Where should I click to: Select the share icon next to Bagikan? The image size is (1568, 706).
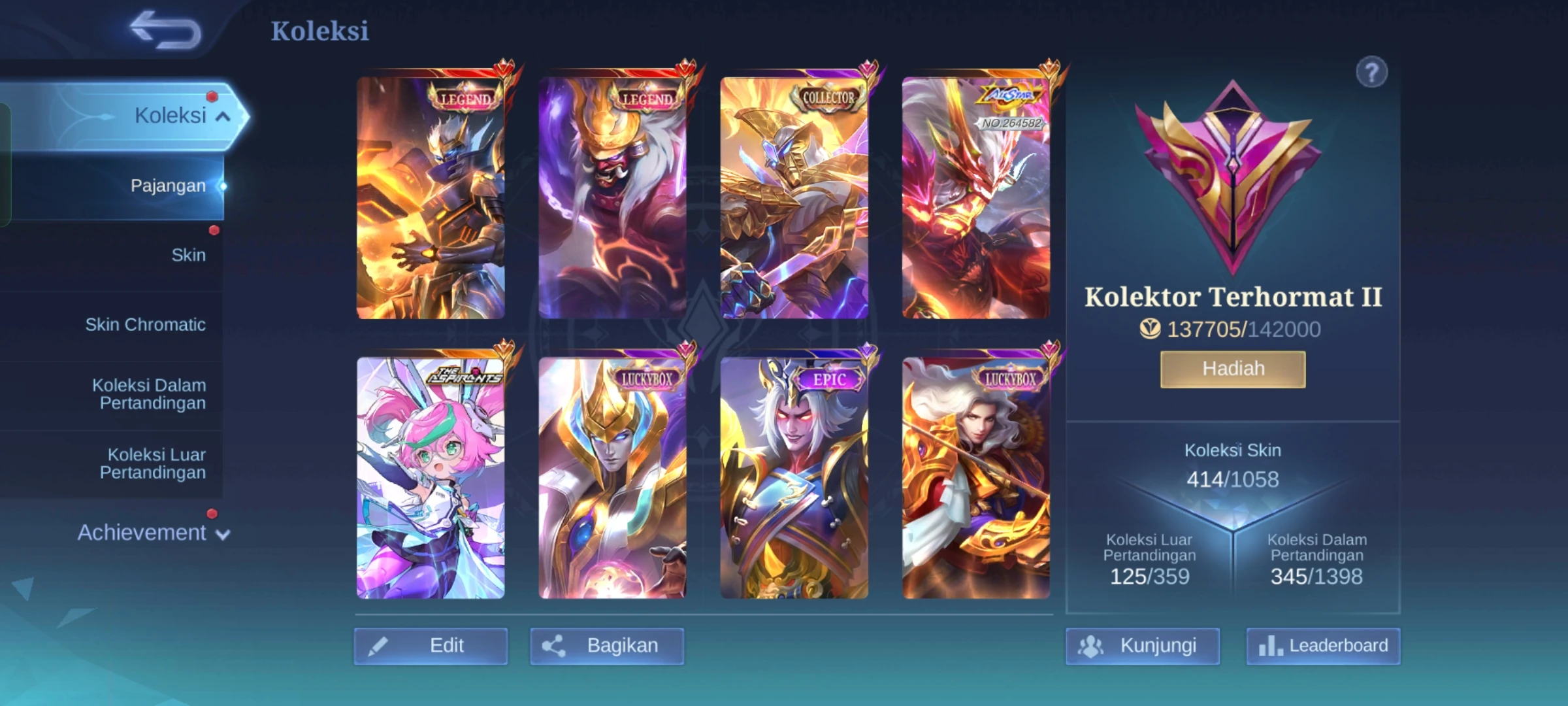pos(556,646)
